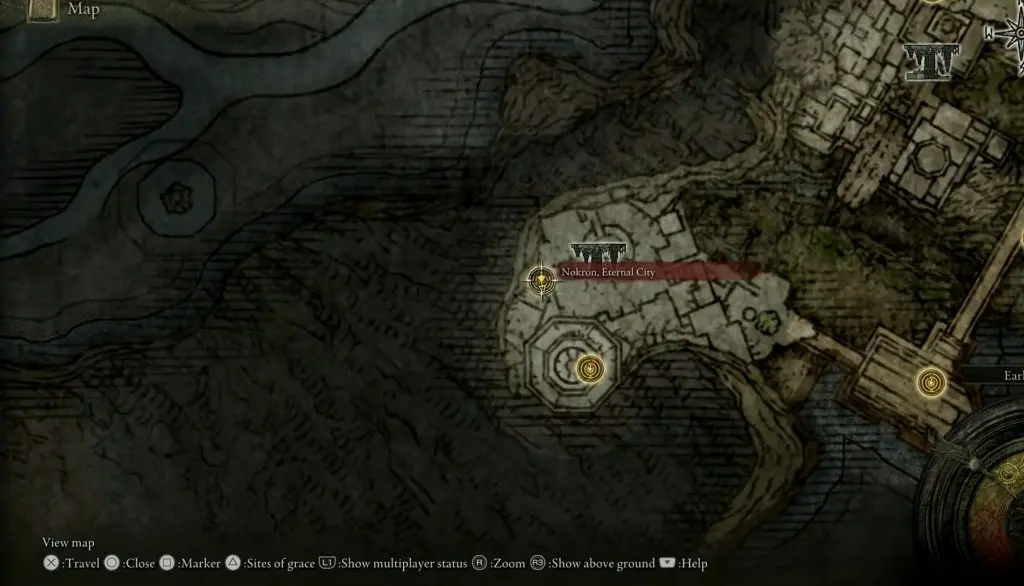Select the ruin icon beside the compass rose

(x=930, y=61)
